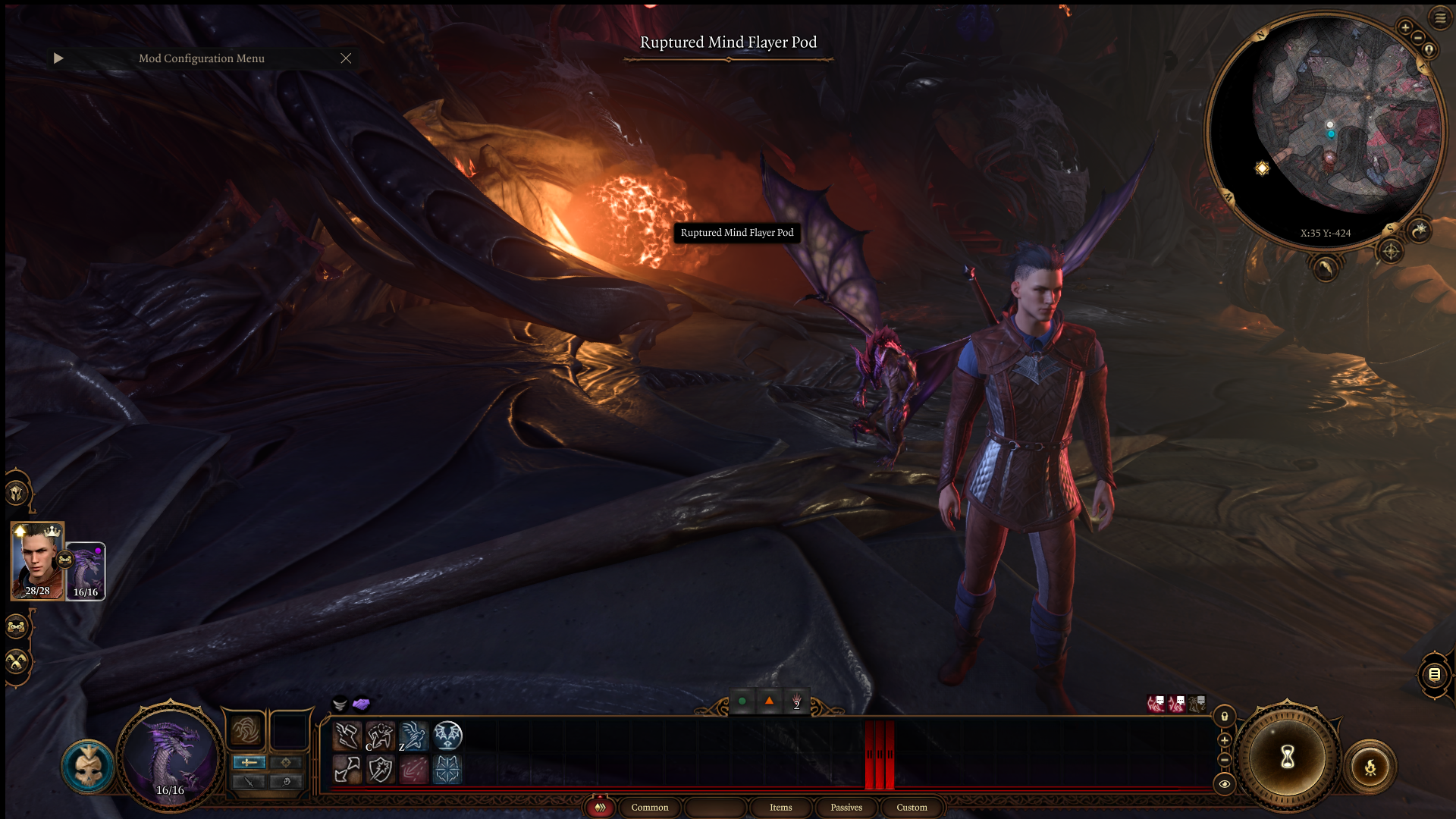Open the journal button on right edge
Screen dimensions: 1456x819
1434,674
